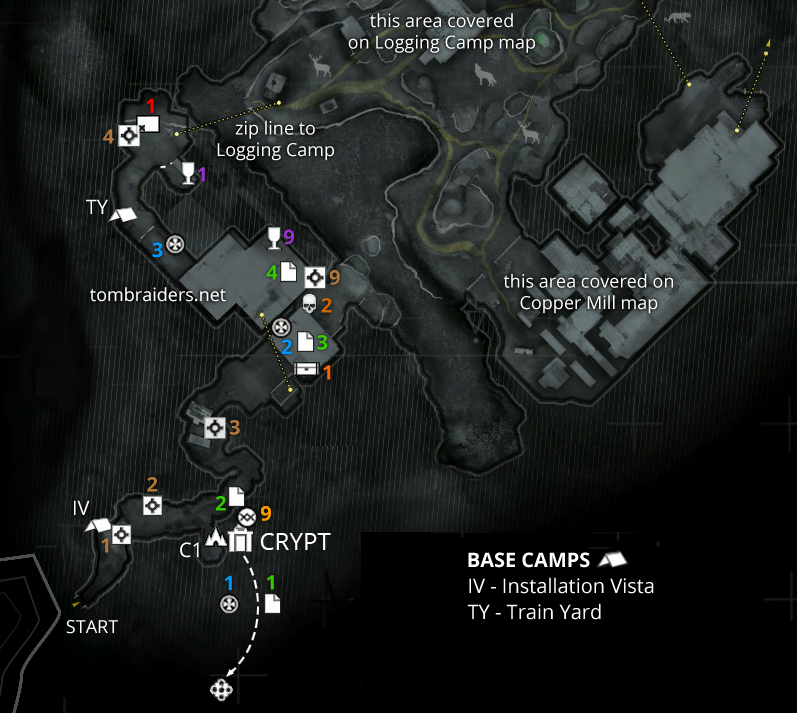Choose the round relic marker blue 1
797x713 pixels.
[x=229, y=603]
